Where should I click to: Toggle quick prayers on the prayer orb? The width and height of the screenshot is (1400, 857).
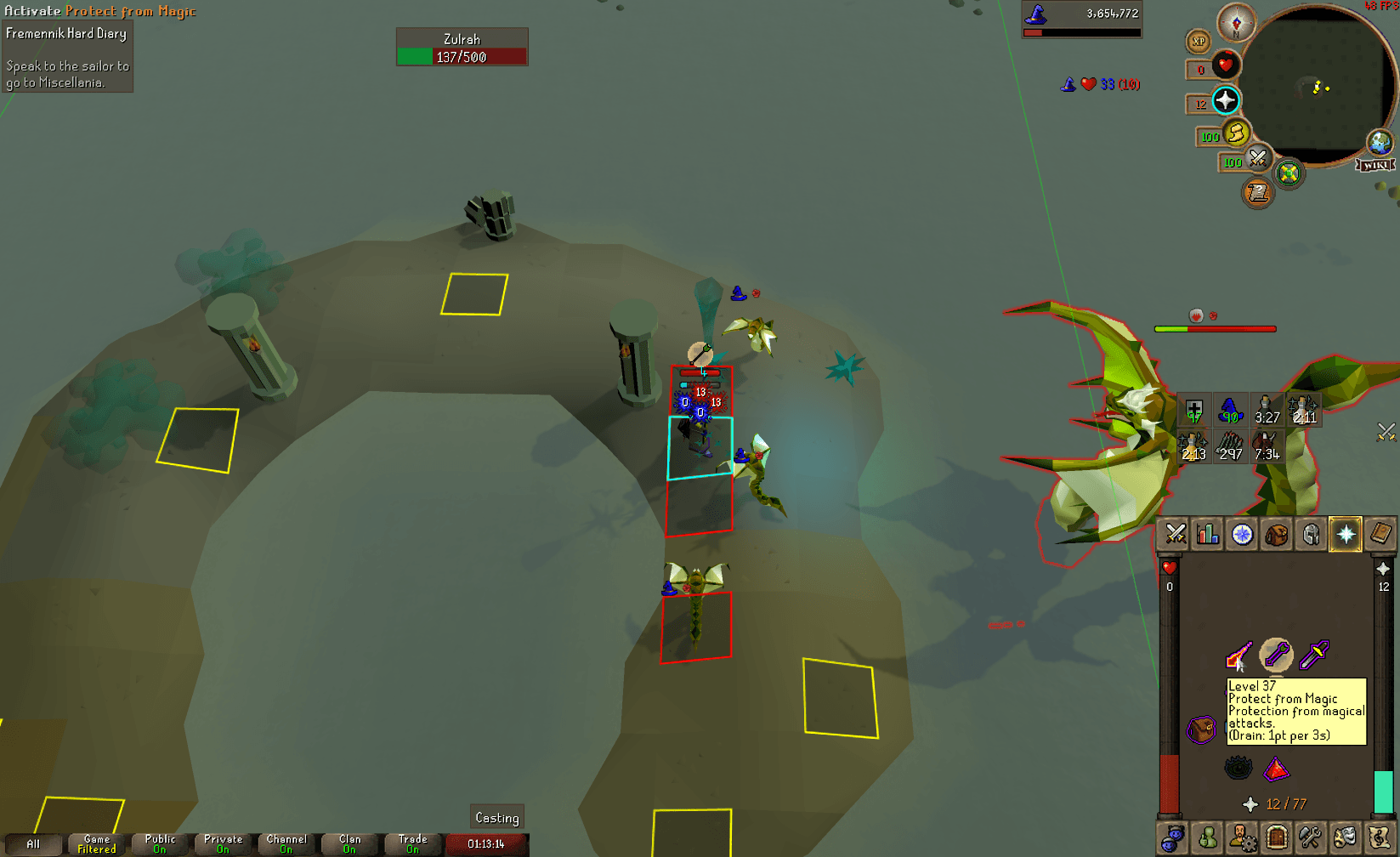coord(1225,101)
